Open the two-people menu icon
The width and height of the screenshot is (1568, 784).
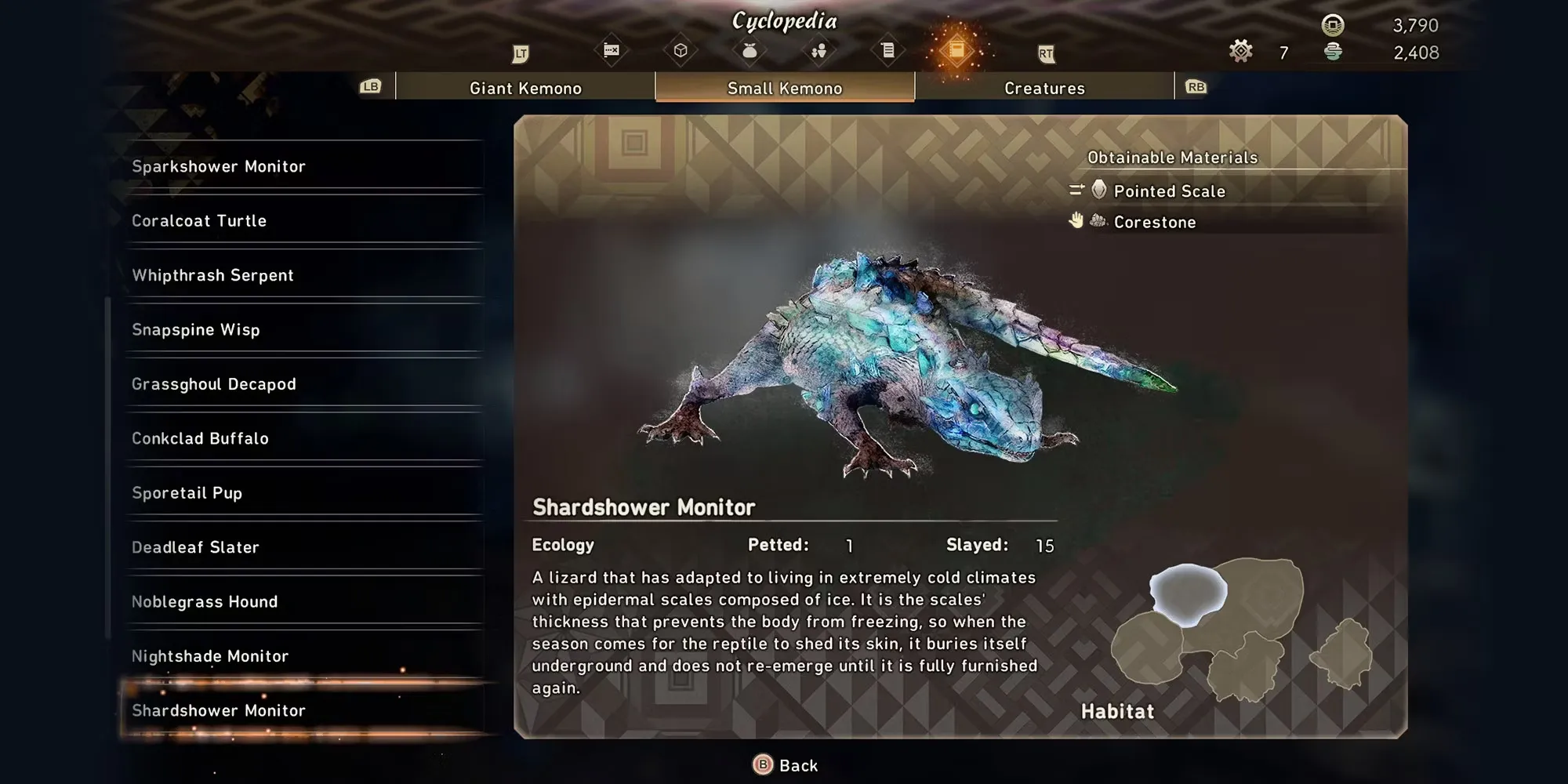click(x=818, y=51)
